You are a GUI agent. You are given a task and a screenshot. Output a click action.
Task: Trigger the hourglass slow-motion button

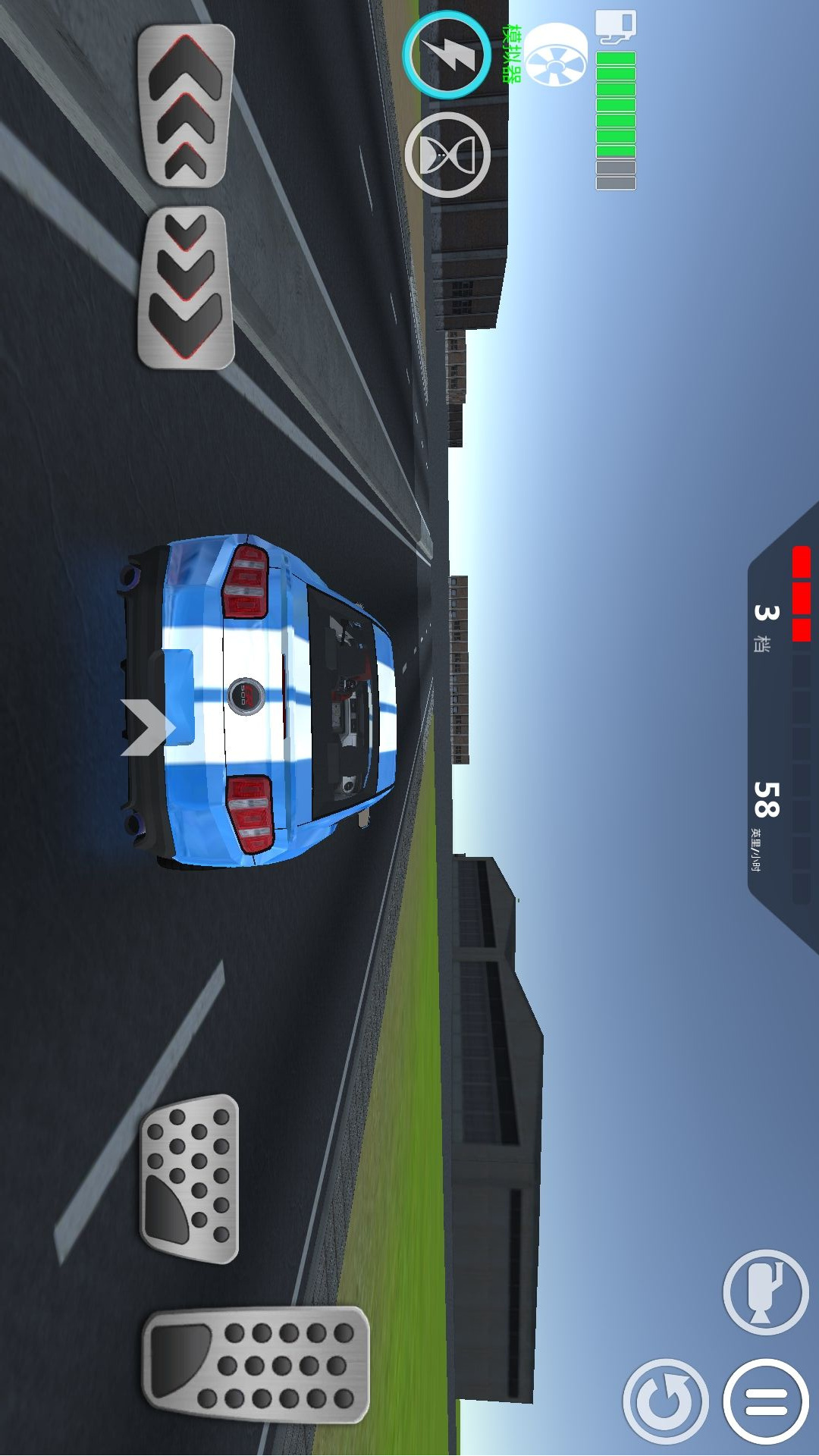click(447, 155)
